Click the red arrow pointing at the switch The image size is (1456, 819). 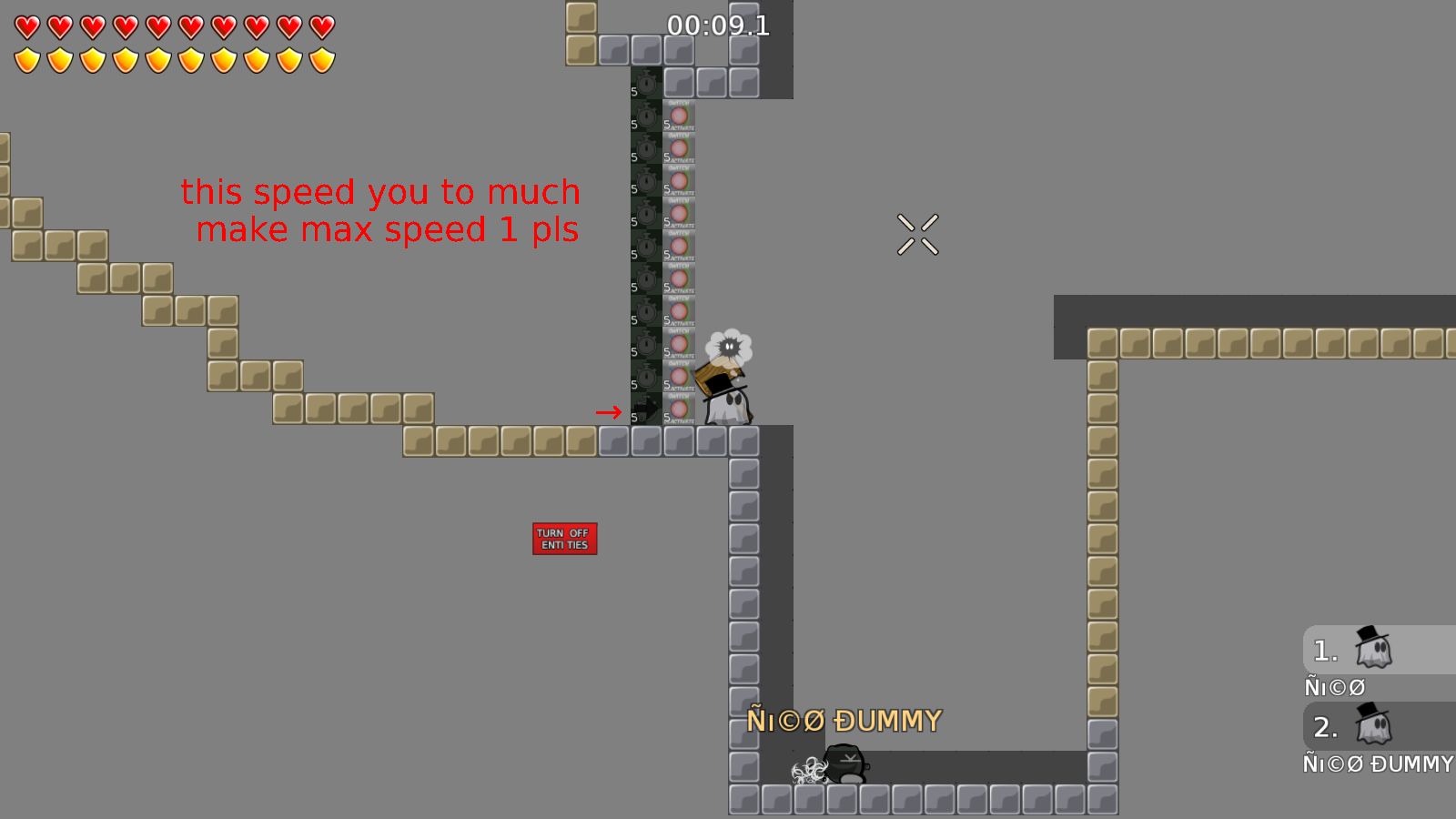(x=607, y=411)
